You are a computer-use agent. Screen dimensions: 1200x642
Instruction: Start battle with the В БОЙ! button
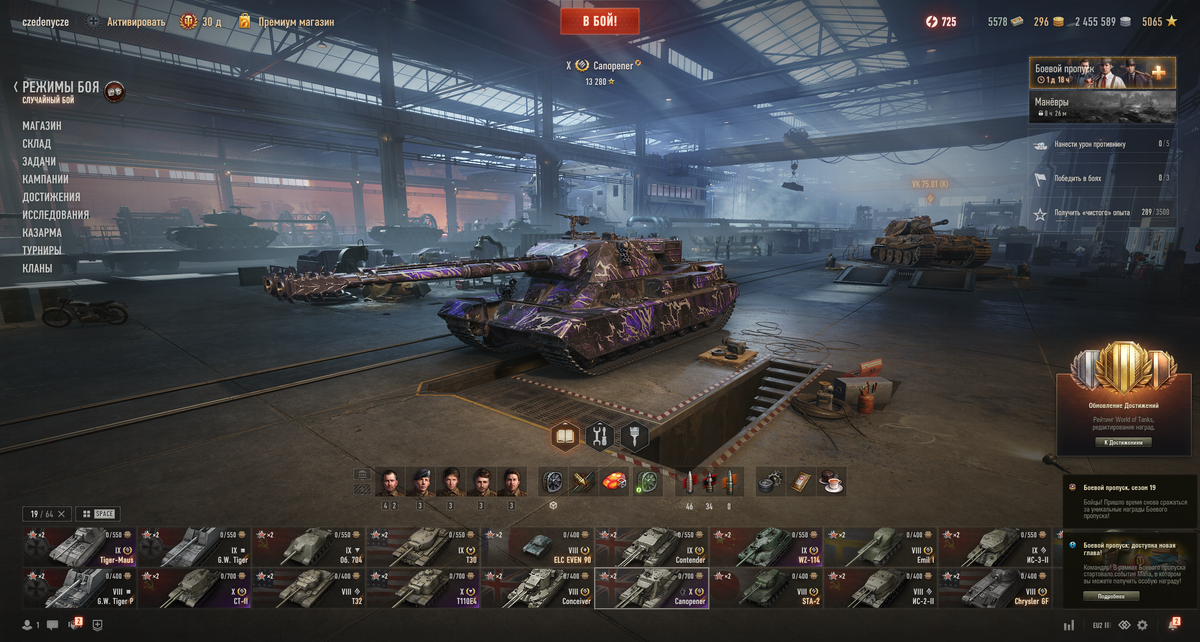click(x=600, y=20)
